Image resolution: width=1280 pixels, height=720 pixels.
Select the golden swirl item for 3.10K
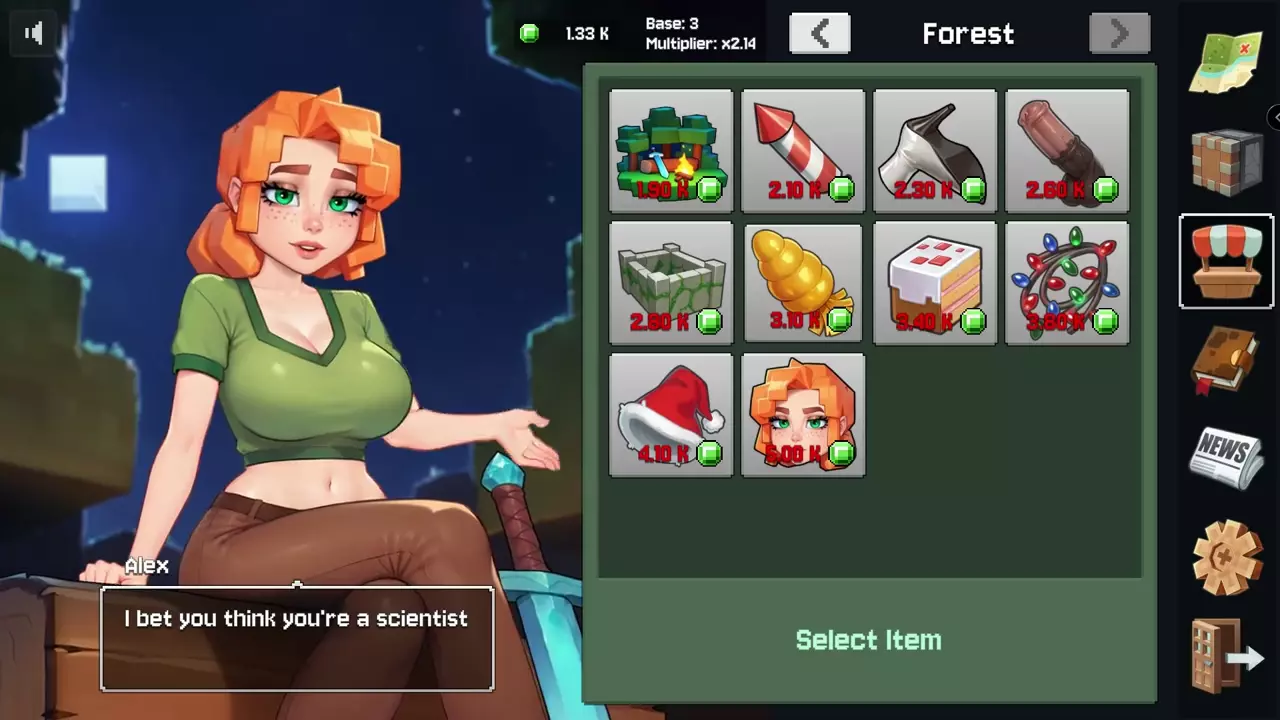(x=803, y=283)
